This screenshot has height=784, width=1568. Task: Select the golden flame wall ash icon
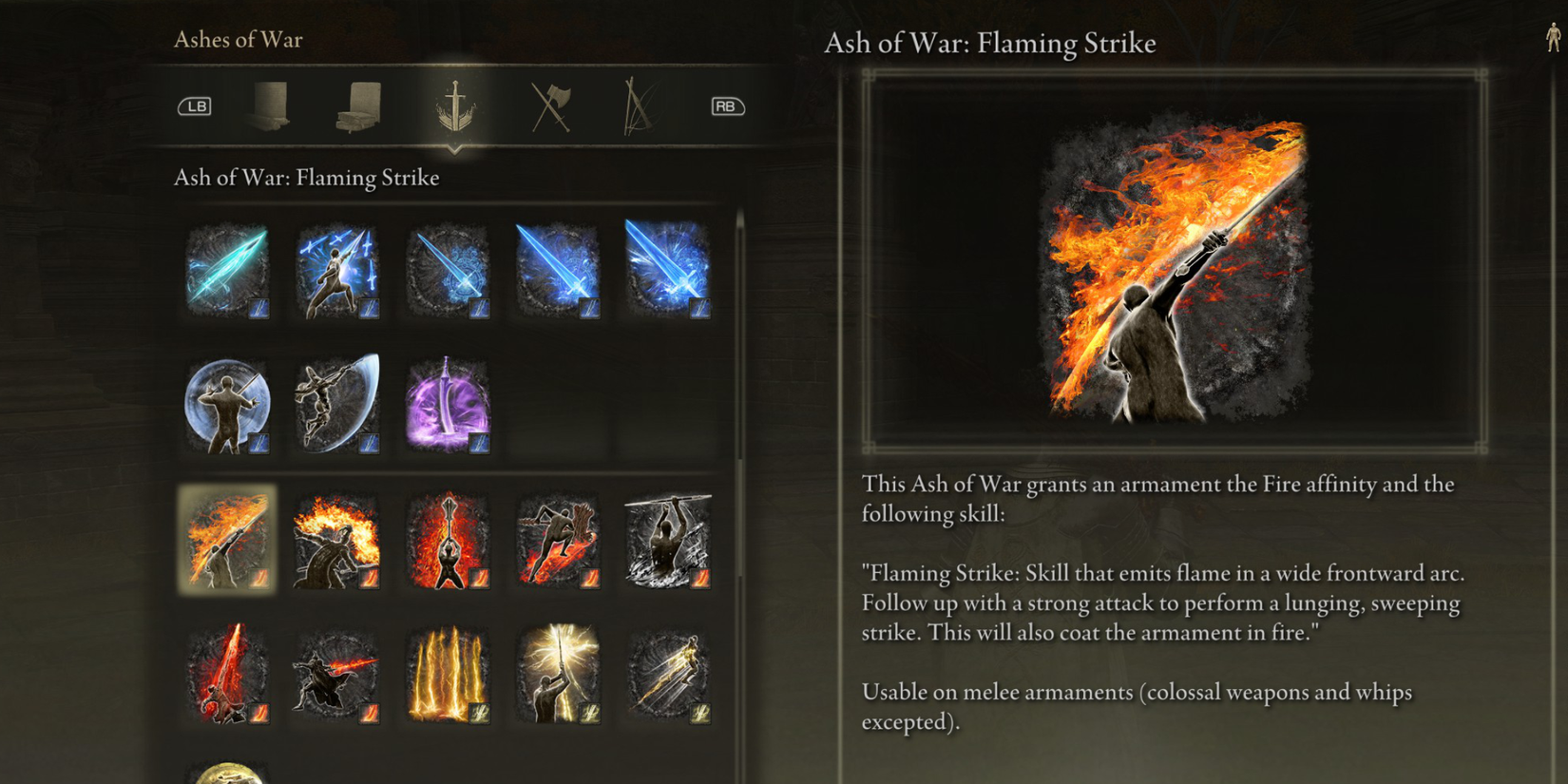pyautogui.click(x=448, y=675)
